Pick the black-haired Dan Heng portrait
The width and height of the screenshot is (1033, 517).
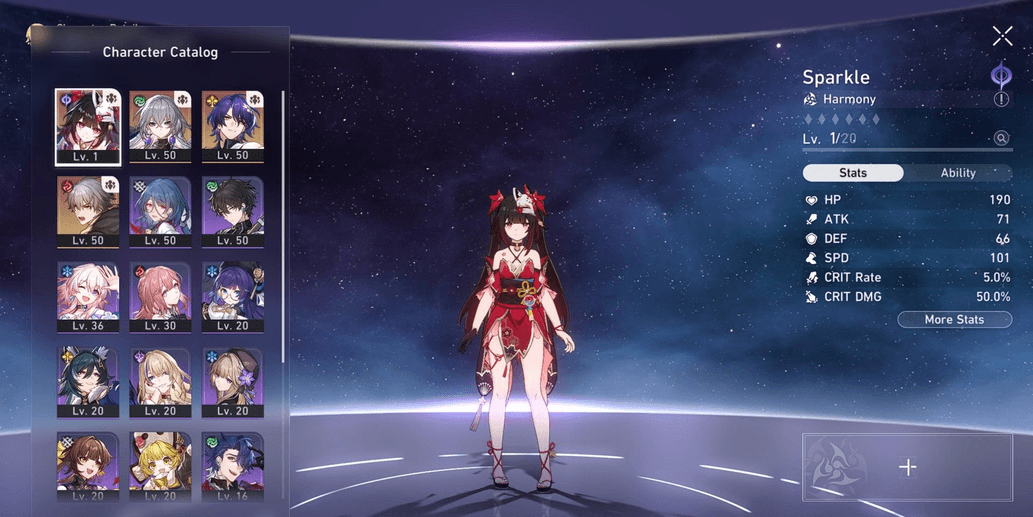(x=233, y=212)
